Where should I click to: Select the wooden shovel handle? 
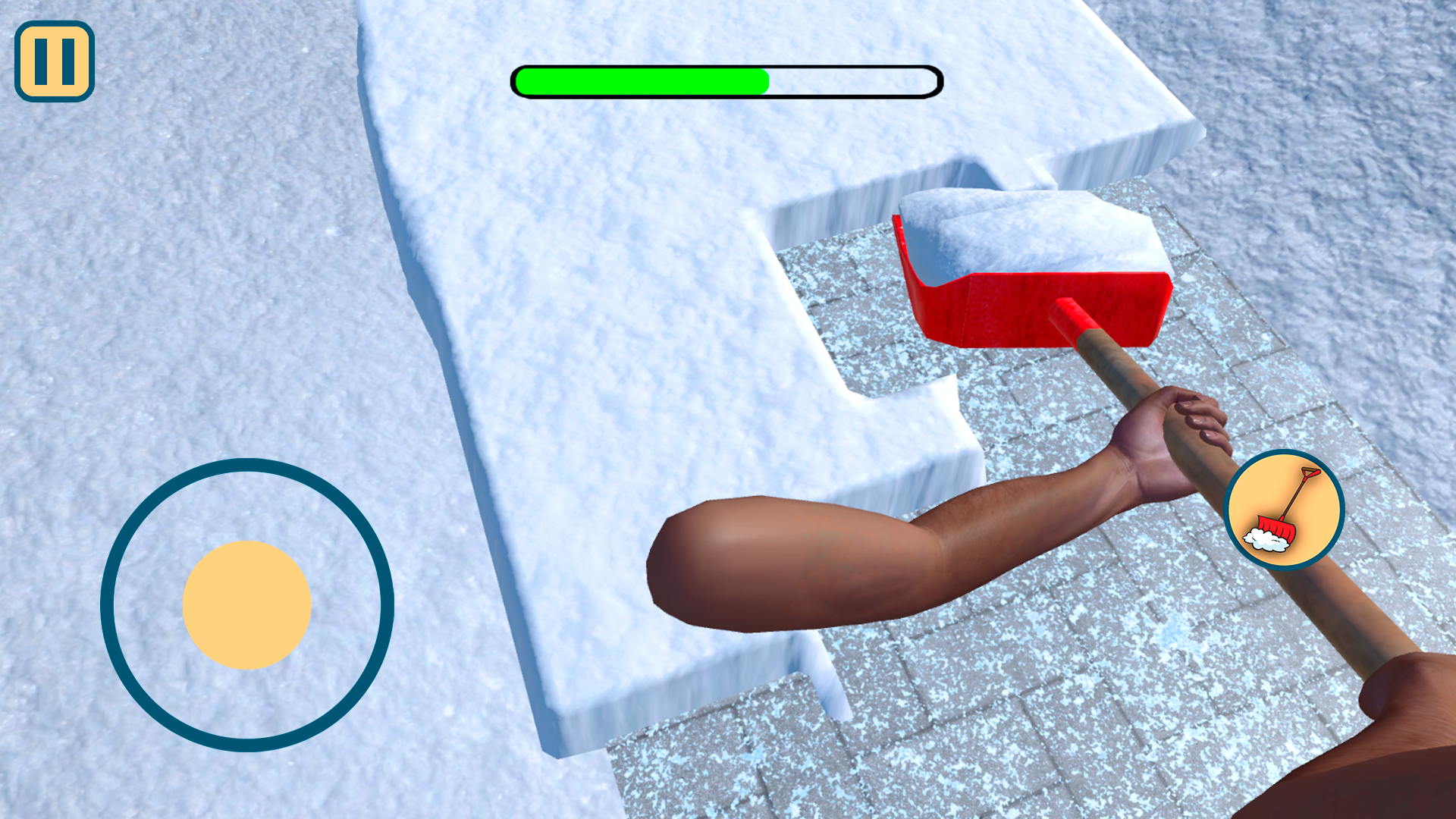1137,379
